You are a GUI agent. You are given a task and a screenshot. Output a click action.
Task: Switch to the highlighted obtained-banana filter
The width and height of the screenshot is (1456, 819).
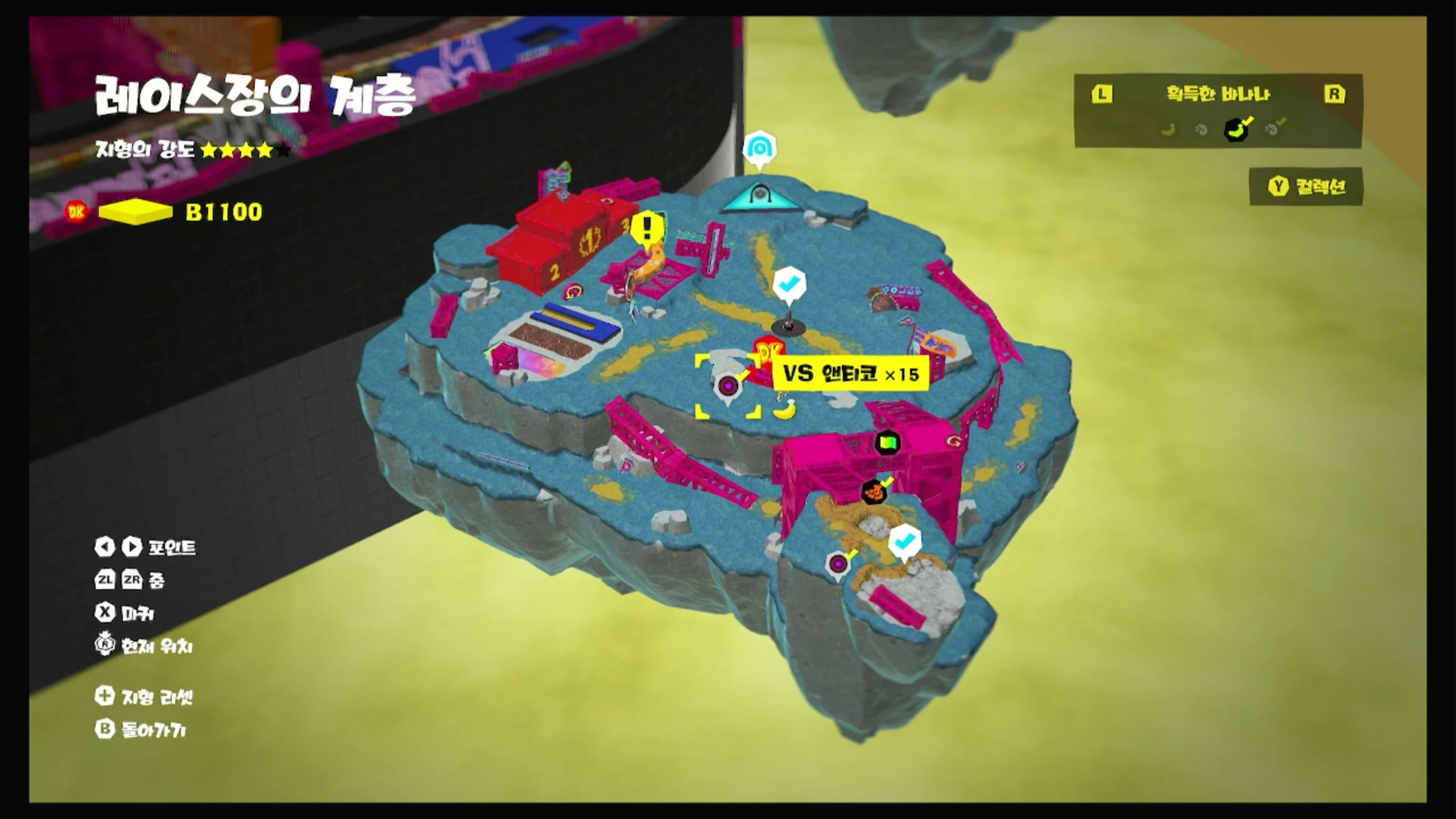[1236, 130]
